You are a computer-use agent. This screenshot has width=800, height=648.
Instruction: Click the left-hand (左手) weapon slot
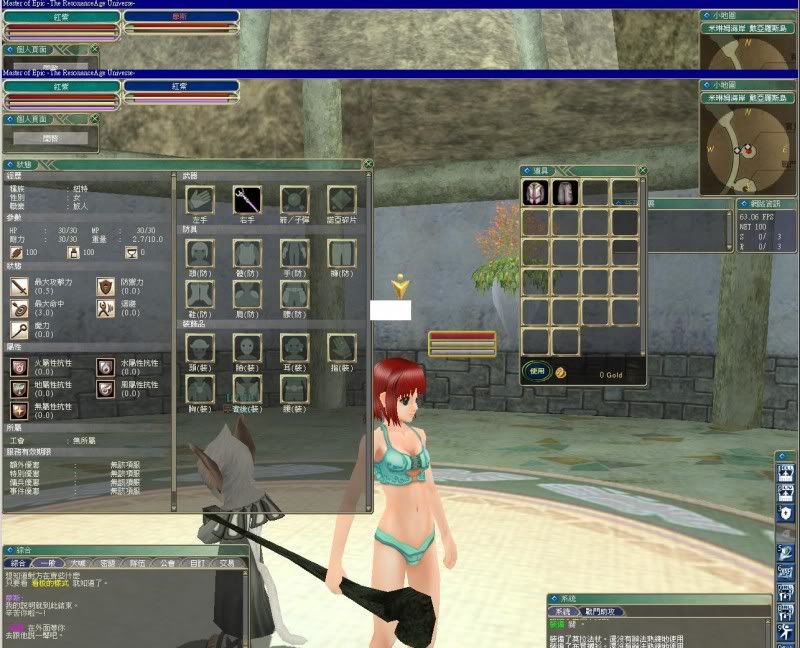tap(200, 199)
